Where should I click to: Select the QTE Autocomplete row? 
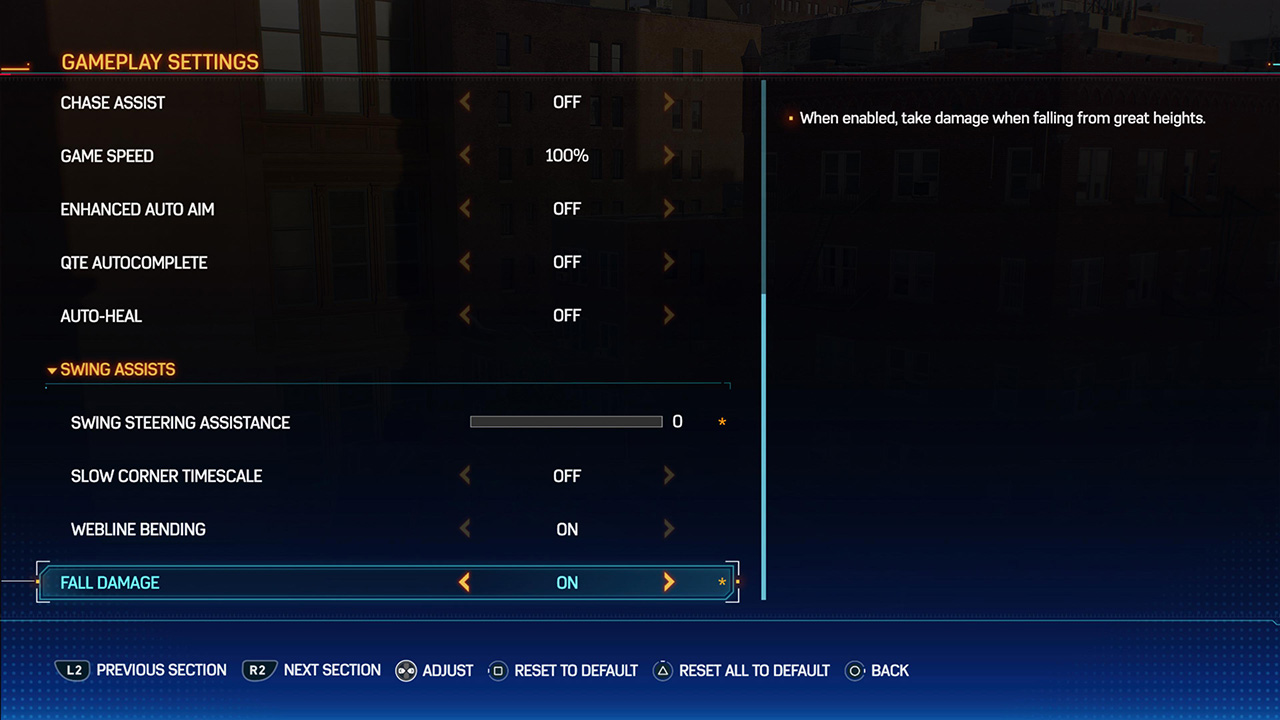click(134, 263)
